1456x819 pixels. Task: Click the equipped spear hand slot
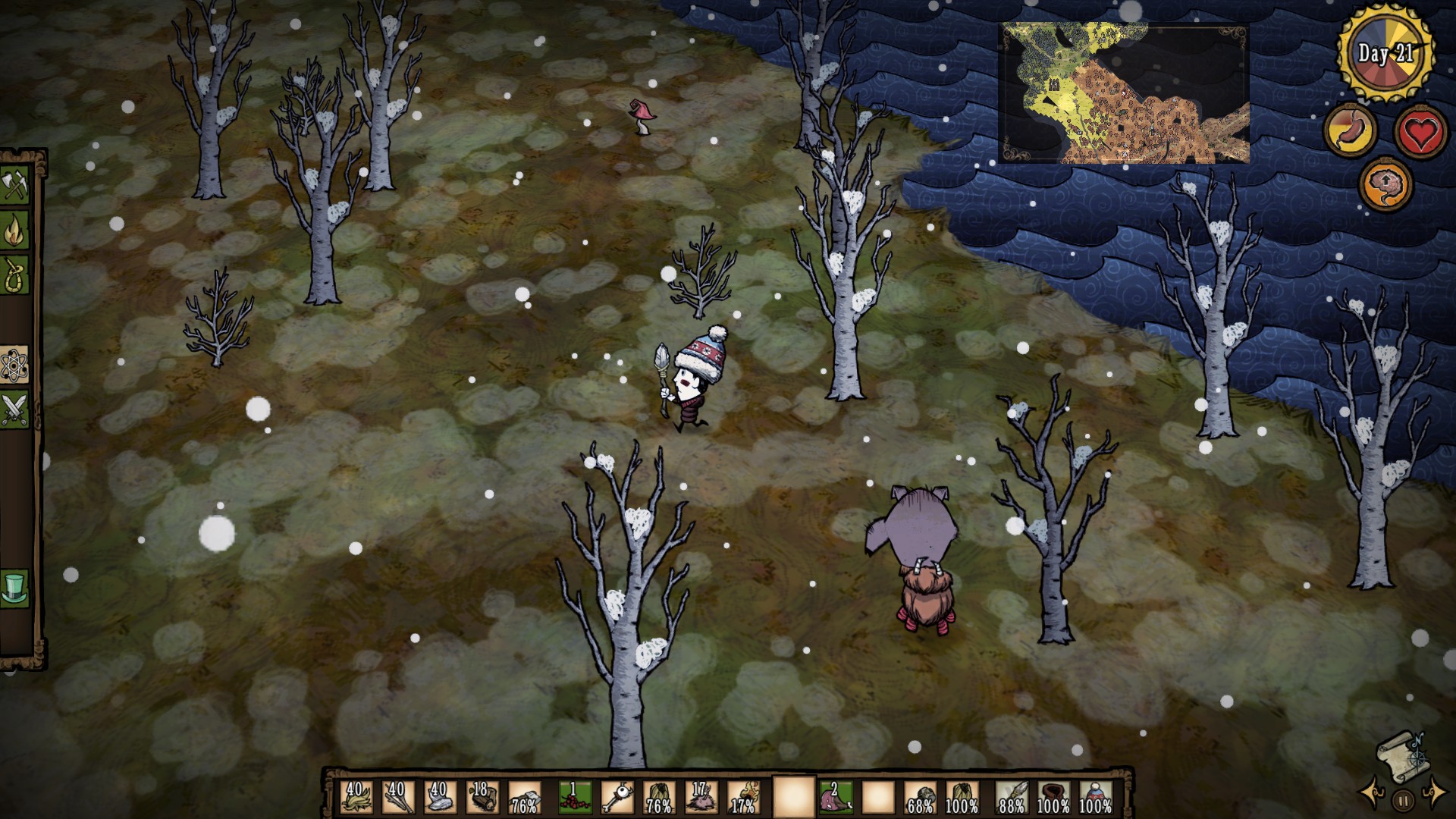tap(1012, 798)
